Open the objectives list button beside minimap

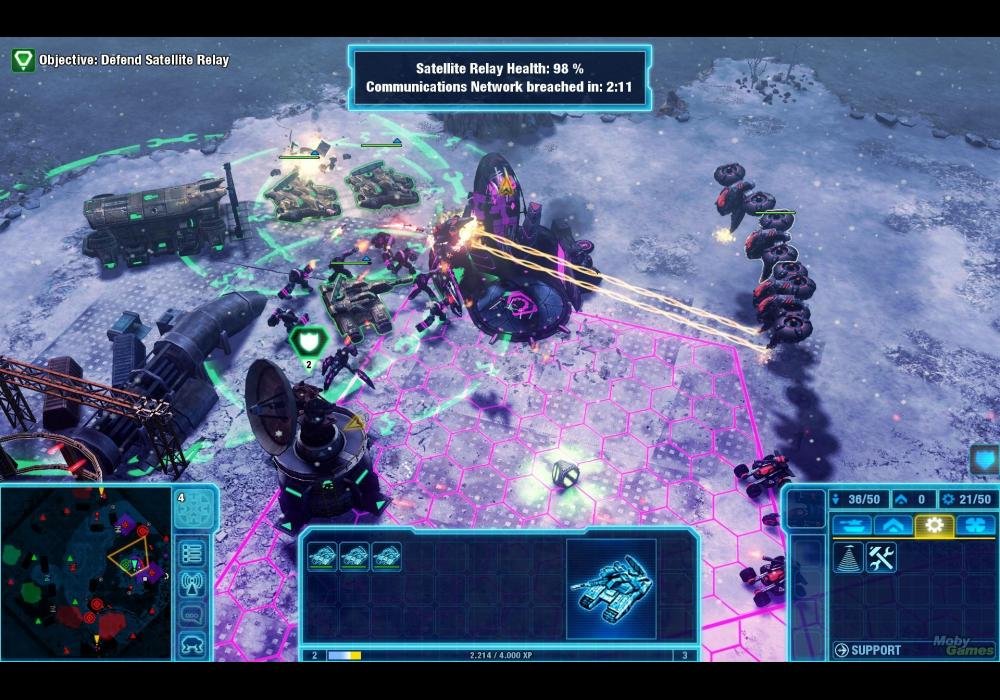click(193, 553)
